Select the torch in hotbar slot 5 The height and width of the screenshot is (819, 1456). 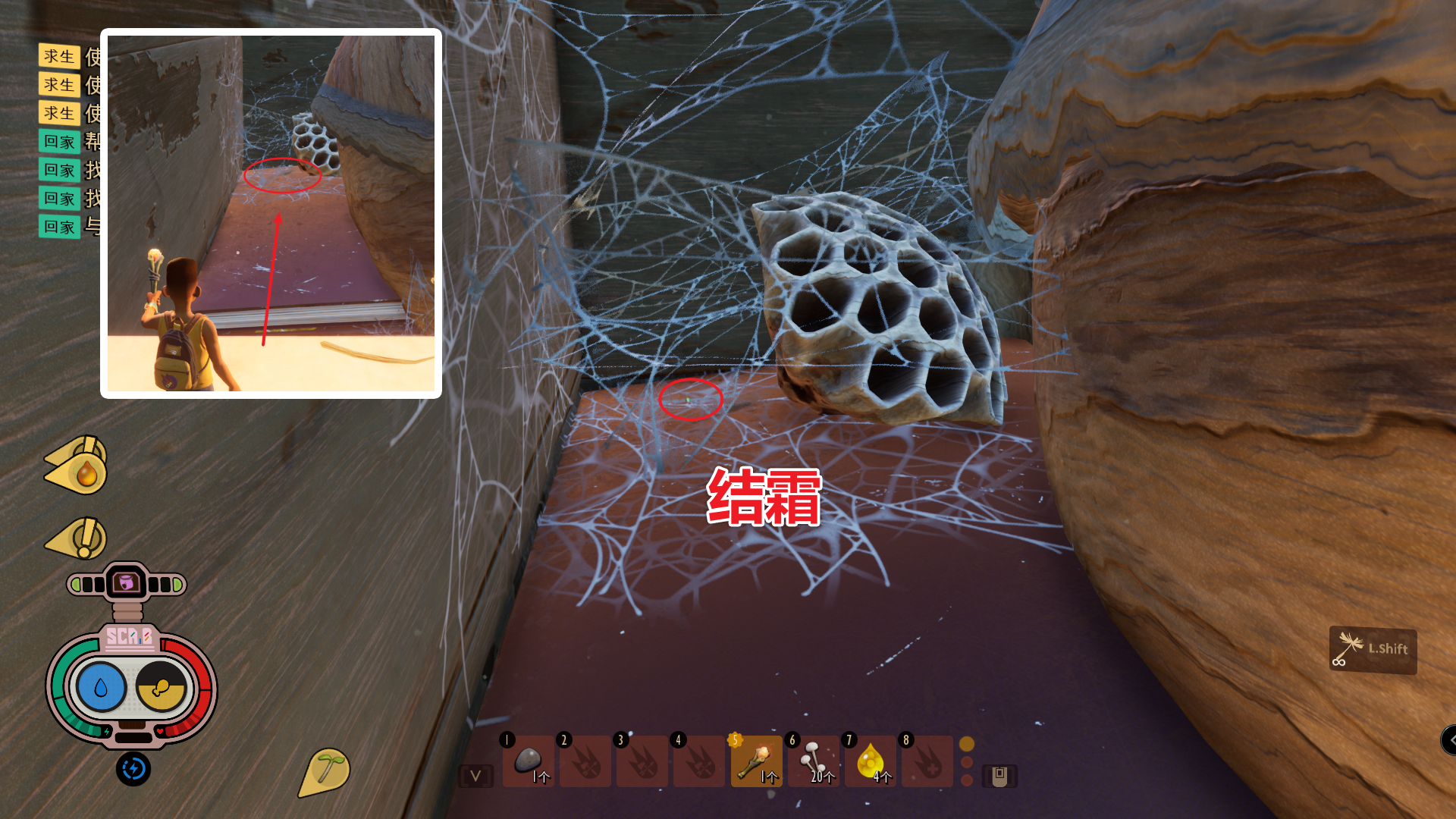click(756, 762)
